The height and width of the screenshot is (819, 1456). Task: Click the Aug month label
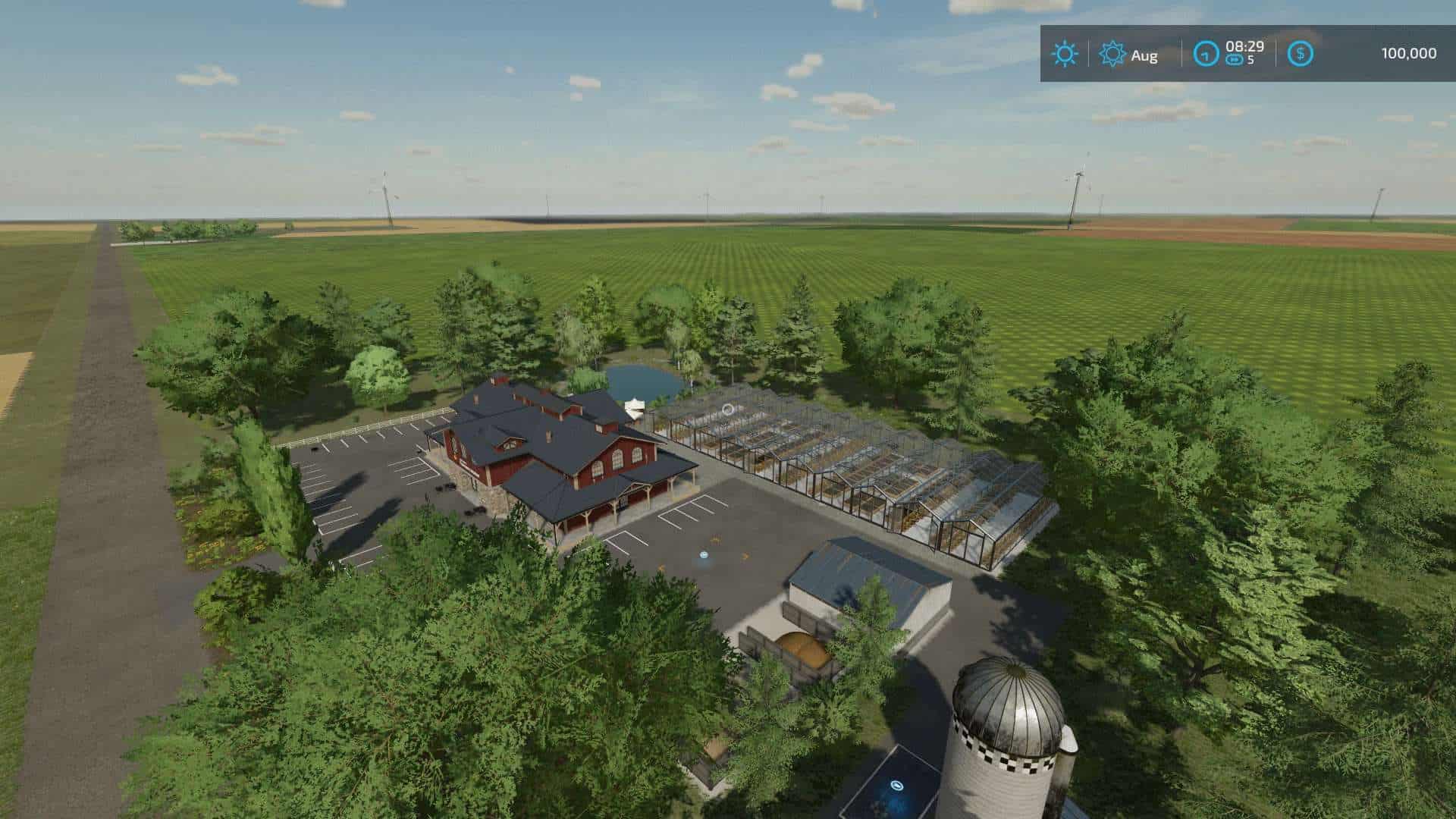[x=1144, y=55]
